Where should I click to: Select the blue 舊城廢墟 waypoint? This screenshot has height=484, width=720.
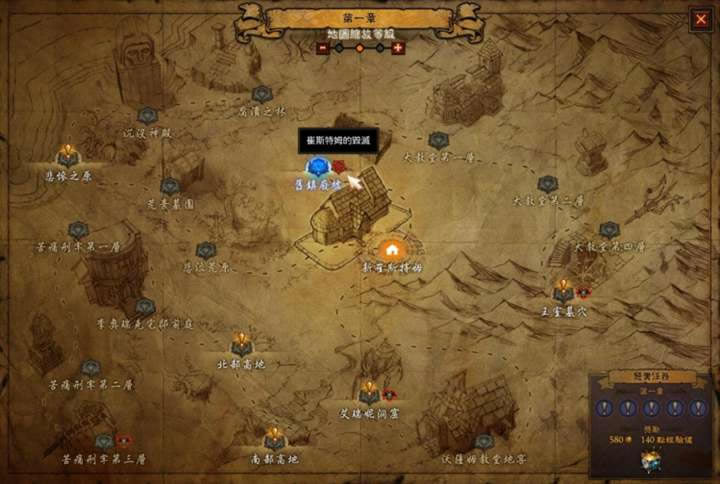[317, 167]
